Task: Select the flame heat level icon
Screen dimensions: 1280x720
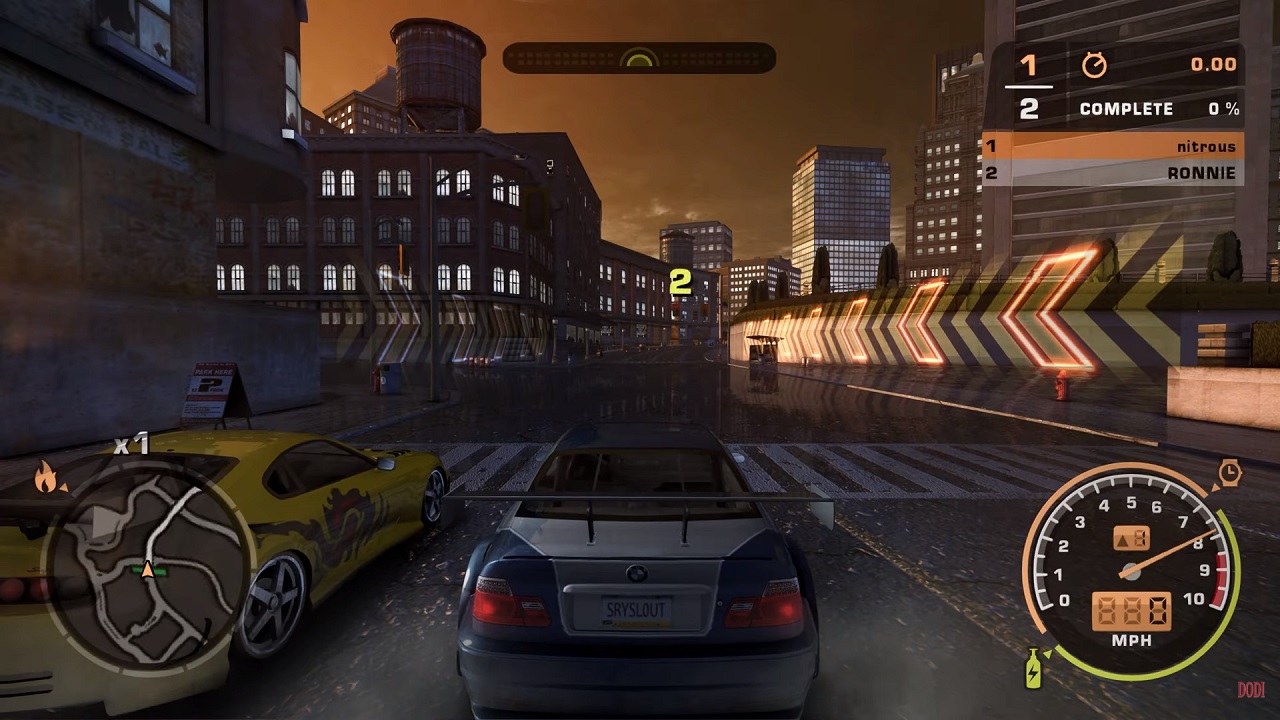Action: click(46, 478)
